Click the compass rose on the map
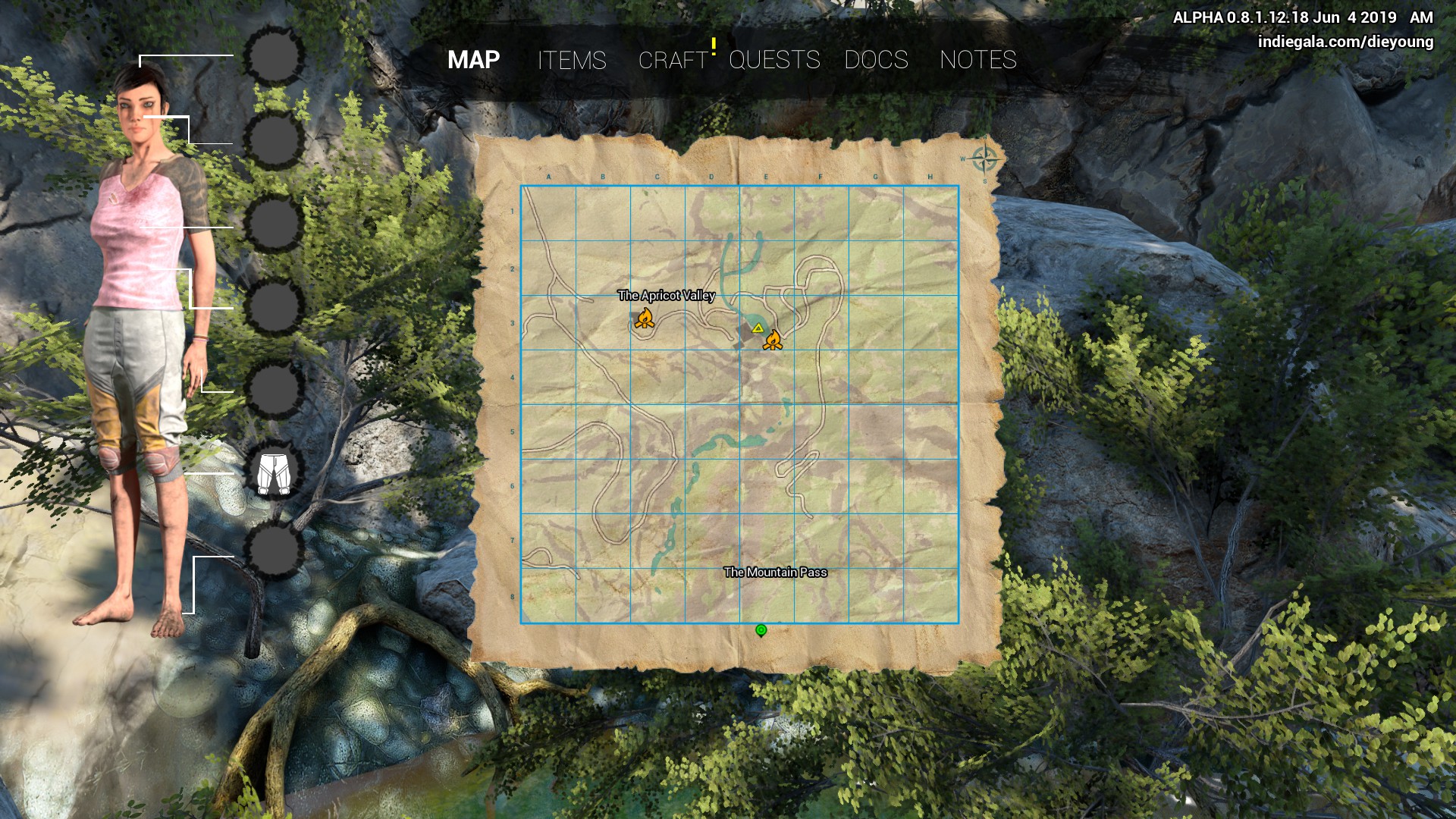 [984, 160]
